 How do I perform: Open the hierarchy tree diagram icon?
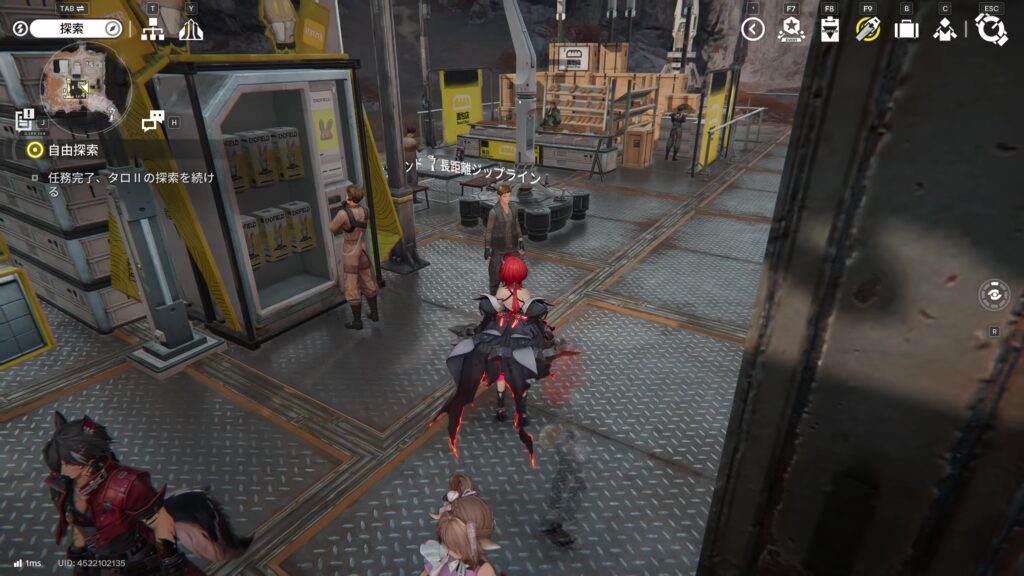pos(153,30)
